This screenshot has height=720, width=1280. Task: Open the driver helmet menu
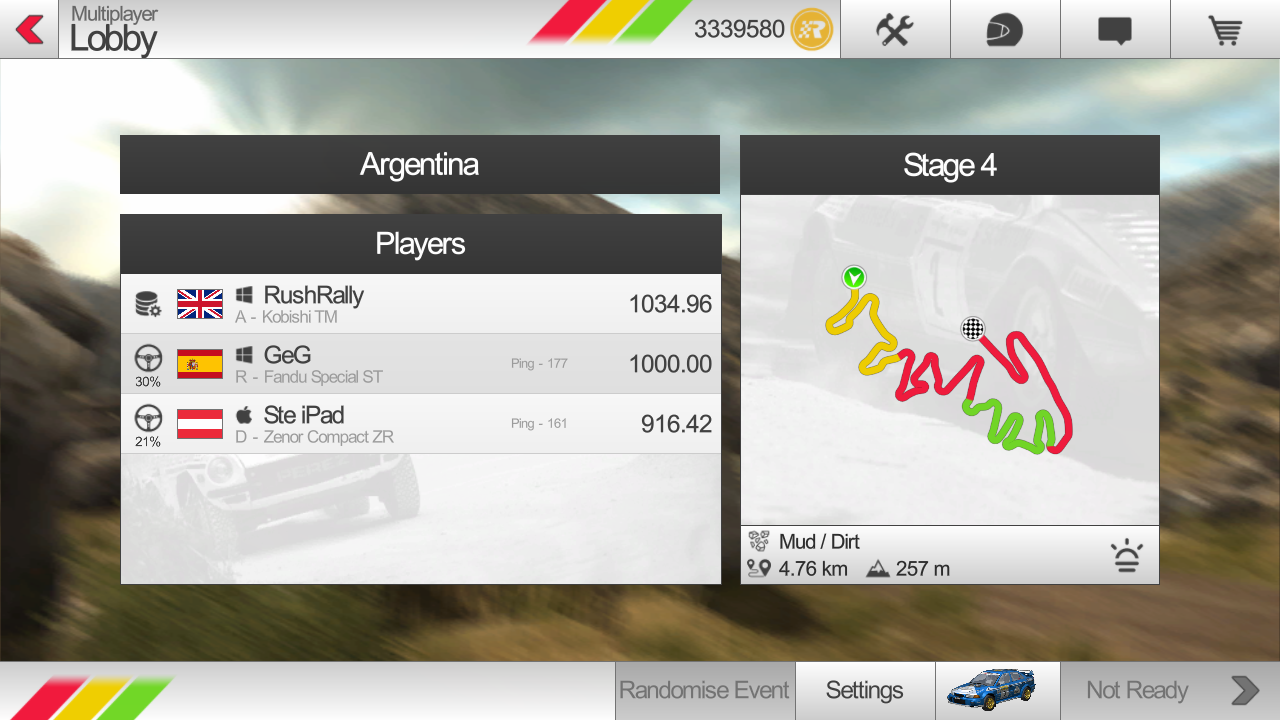[1004, 30]
